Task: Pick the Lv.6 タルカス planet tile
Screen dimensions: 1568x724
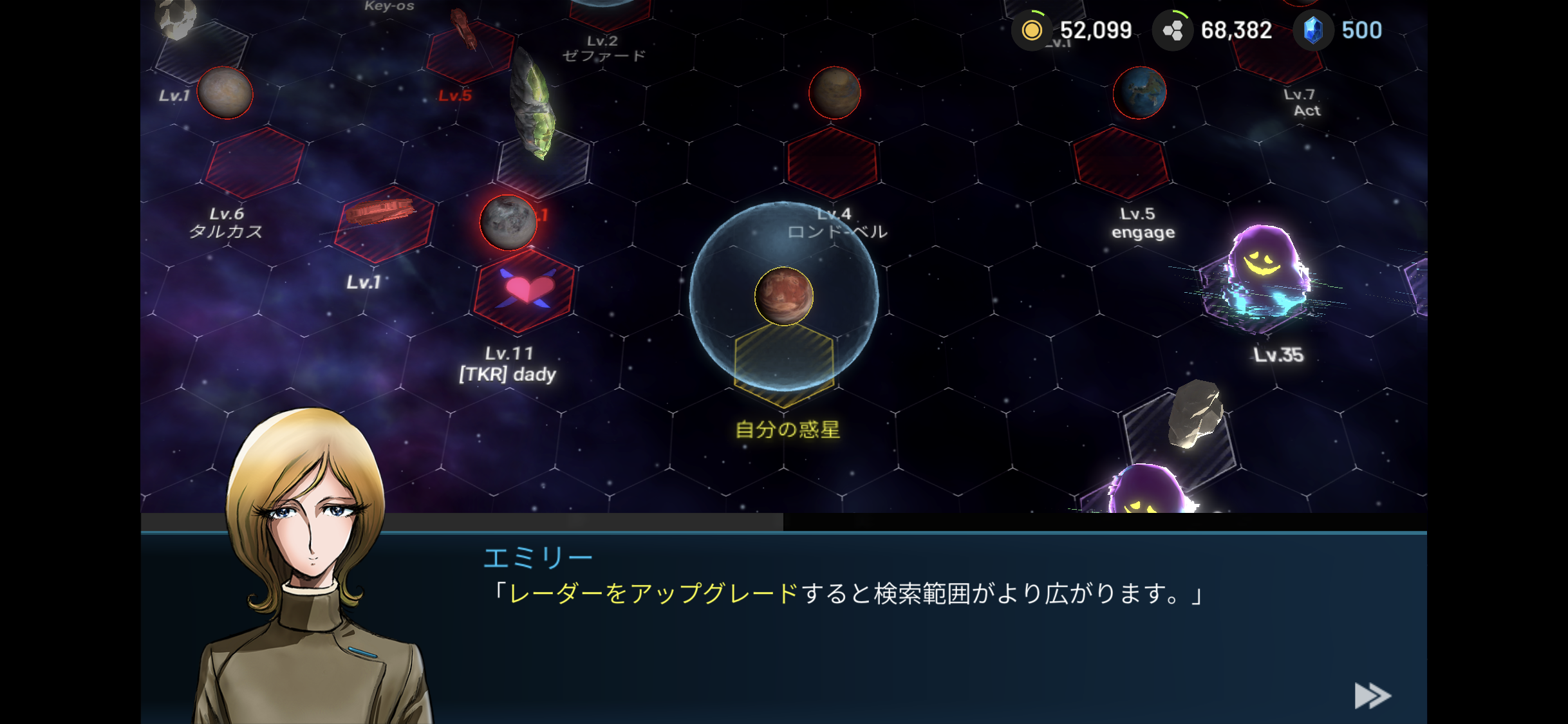Action: [x=255, y=163]
